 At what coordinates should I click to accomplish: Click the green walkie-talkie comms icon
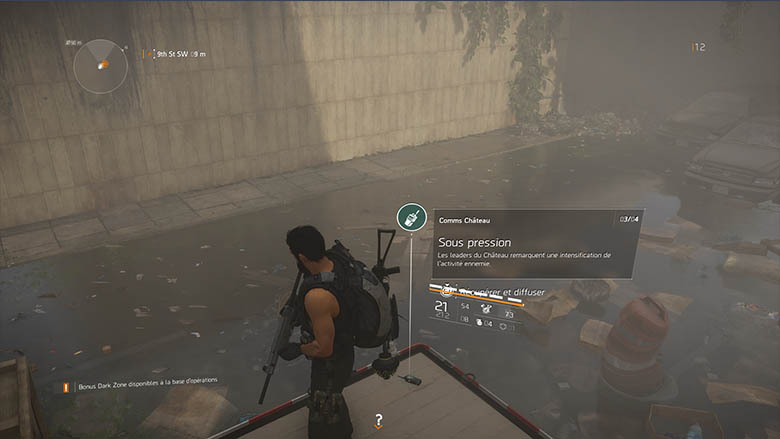click(x=410, y=216)
